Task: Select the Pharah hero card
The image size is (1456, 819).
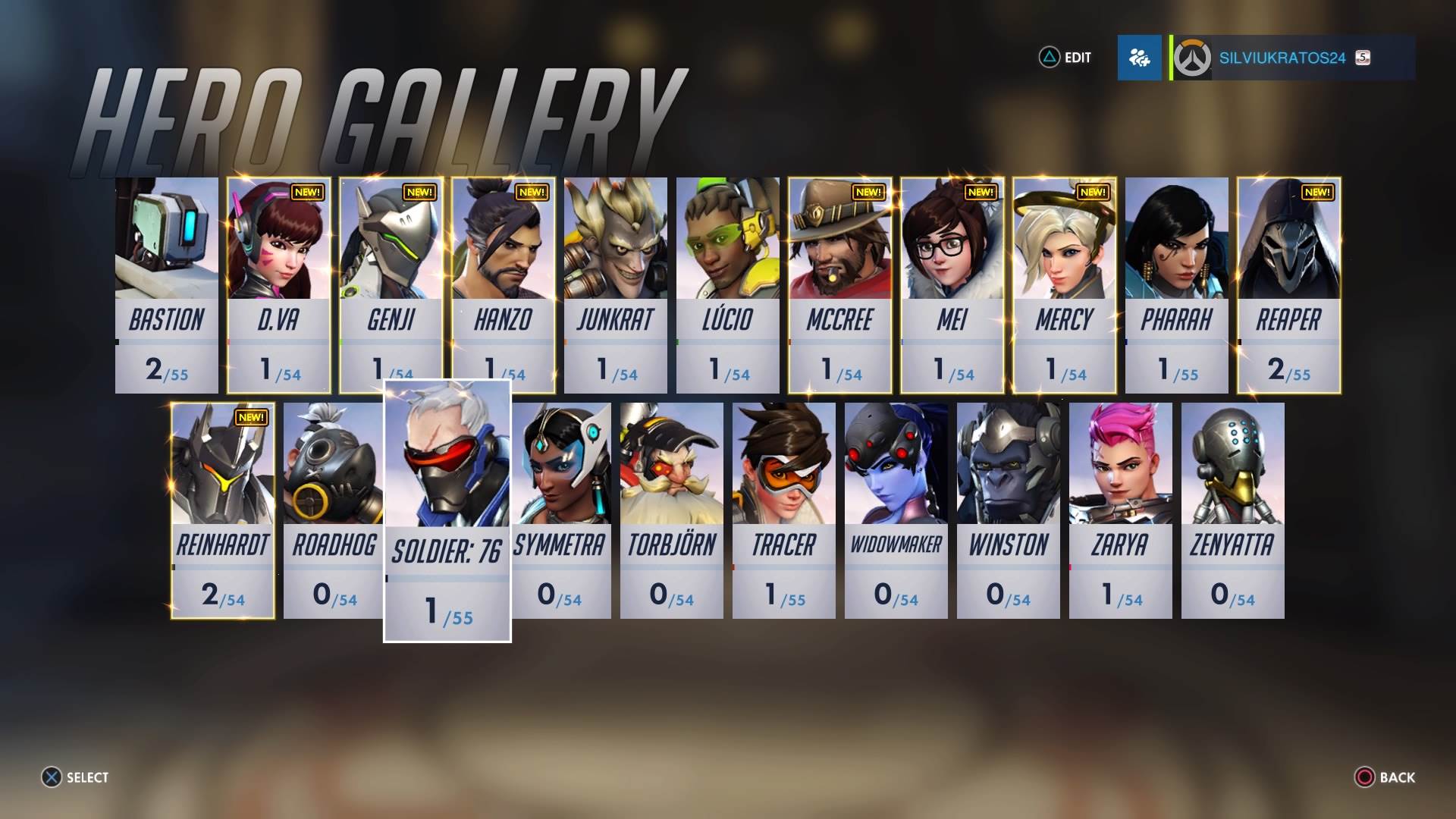Action: (1177, 285)
